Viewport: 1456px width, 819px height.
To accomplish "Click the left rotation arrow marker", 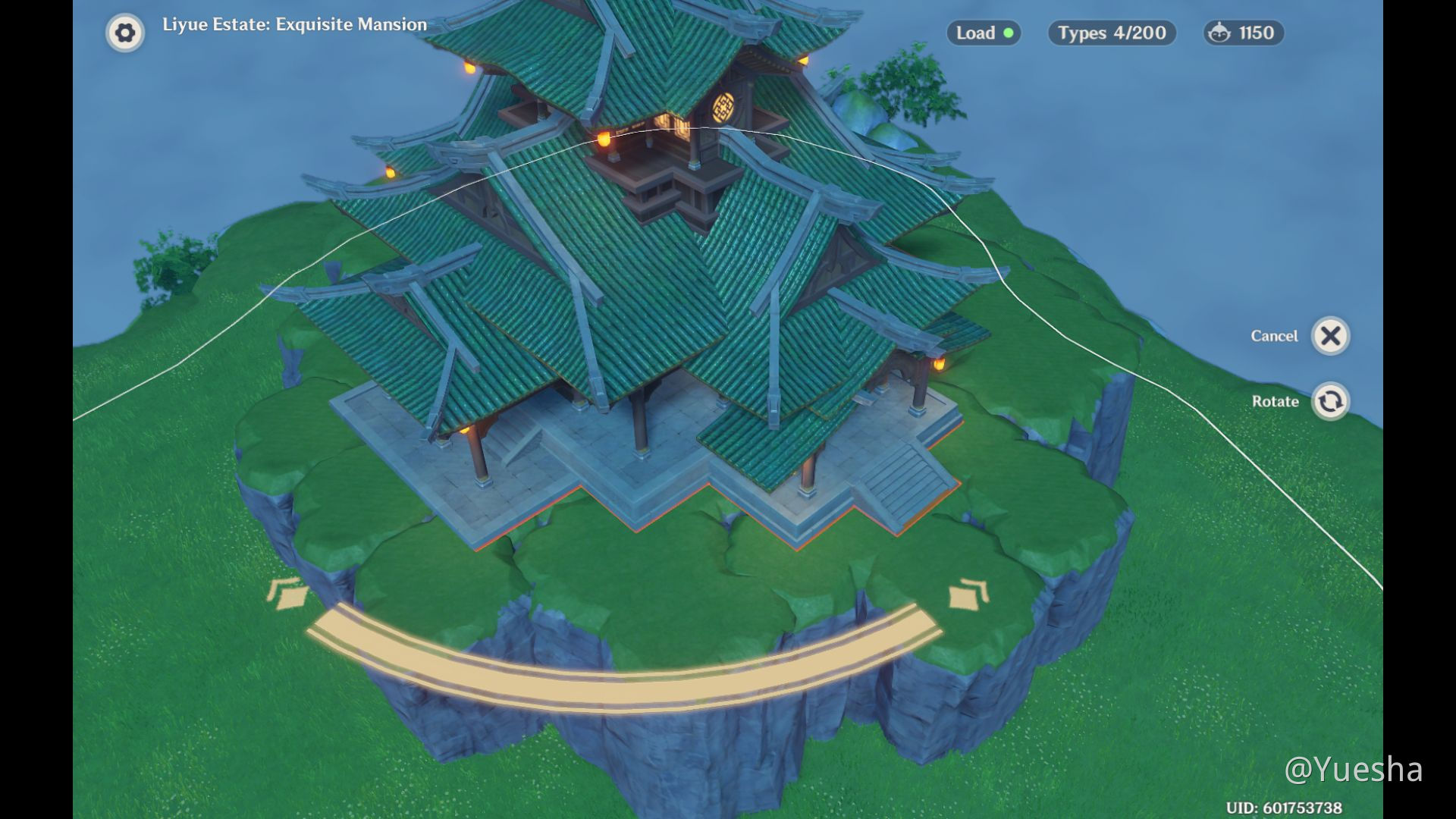I will (x=286, y=594).
